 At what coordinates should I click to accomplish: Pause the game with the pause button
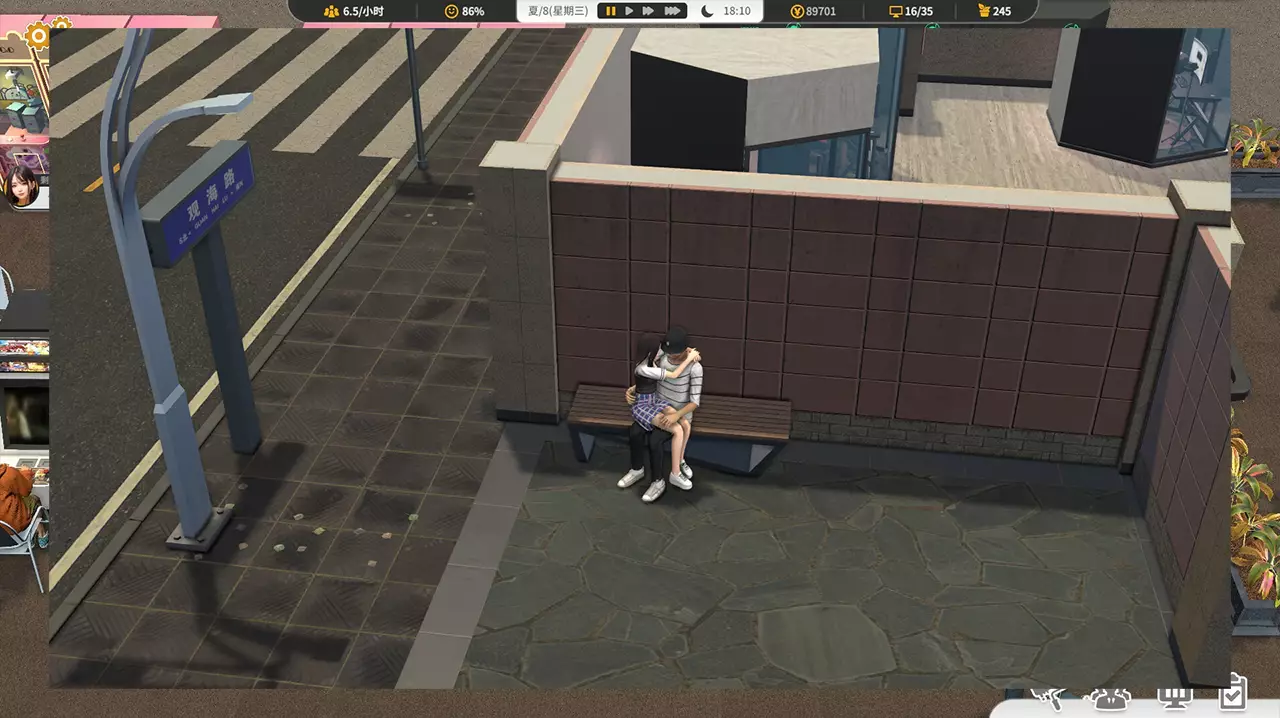pos(609,11)
